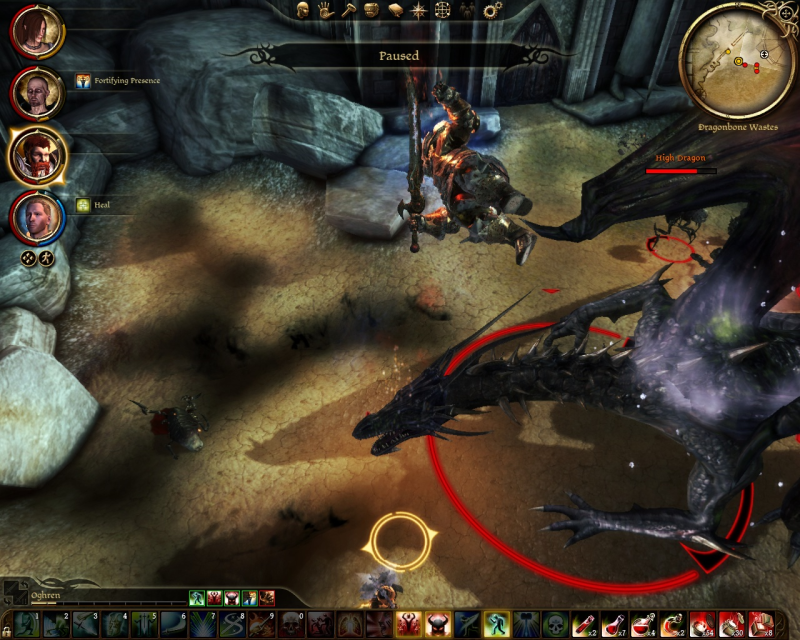Activate the skull ability in slot 0
800x640 pixels.
291,625
